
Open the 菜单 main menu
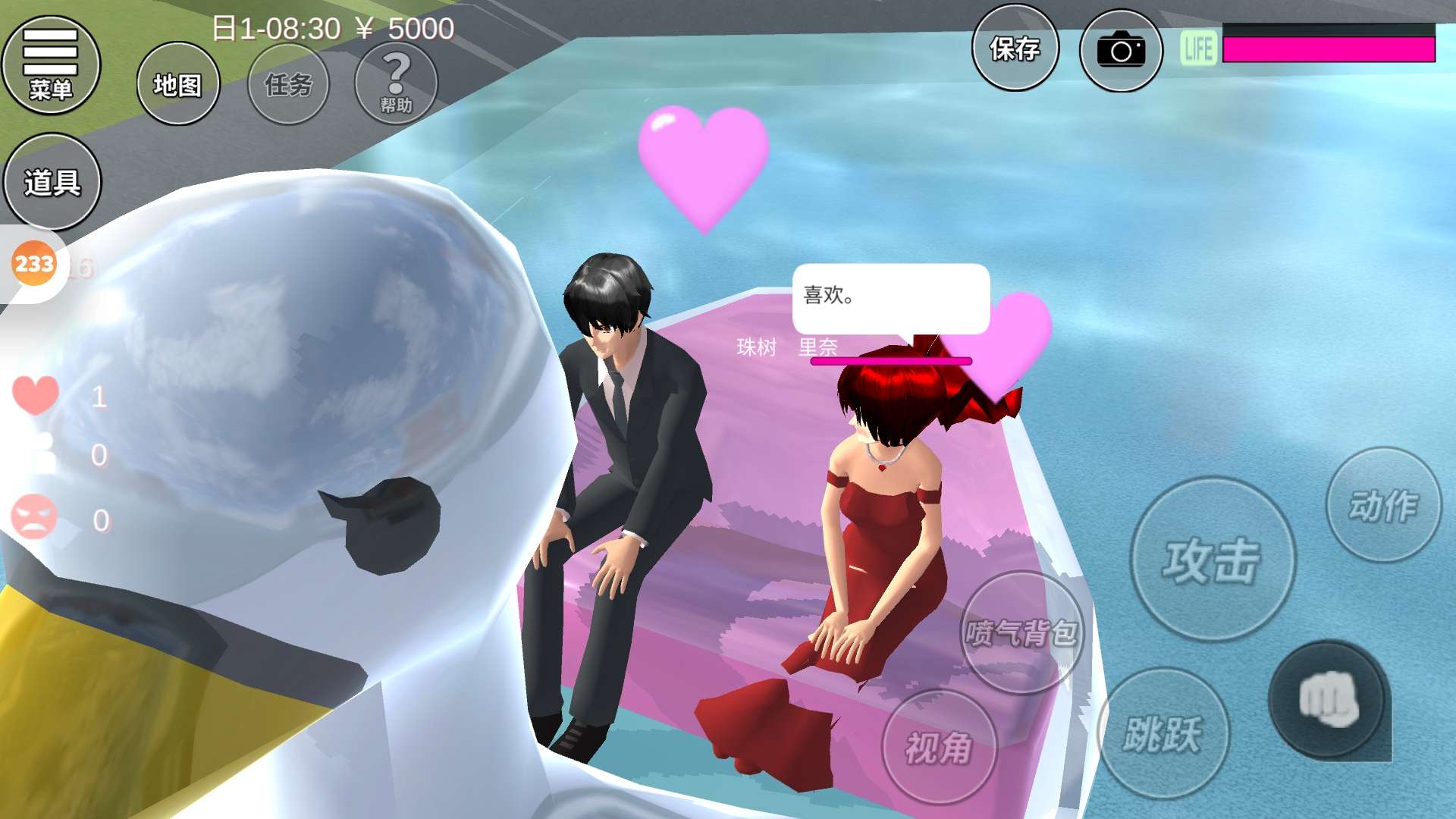51,65
